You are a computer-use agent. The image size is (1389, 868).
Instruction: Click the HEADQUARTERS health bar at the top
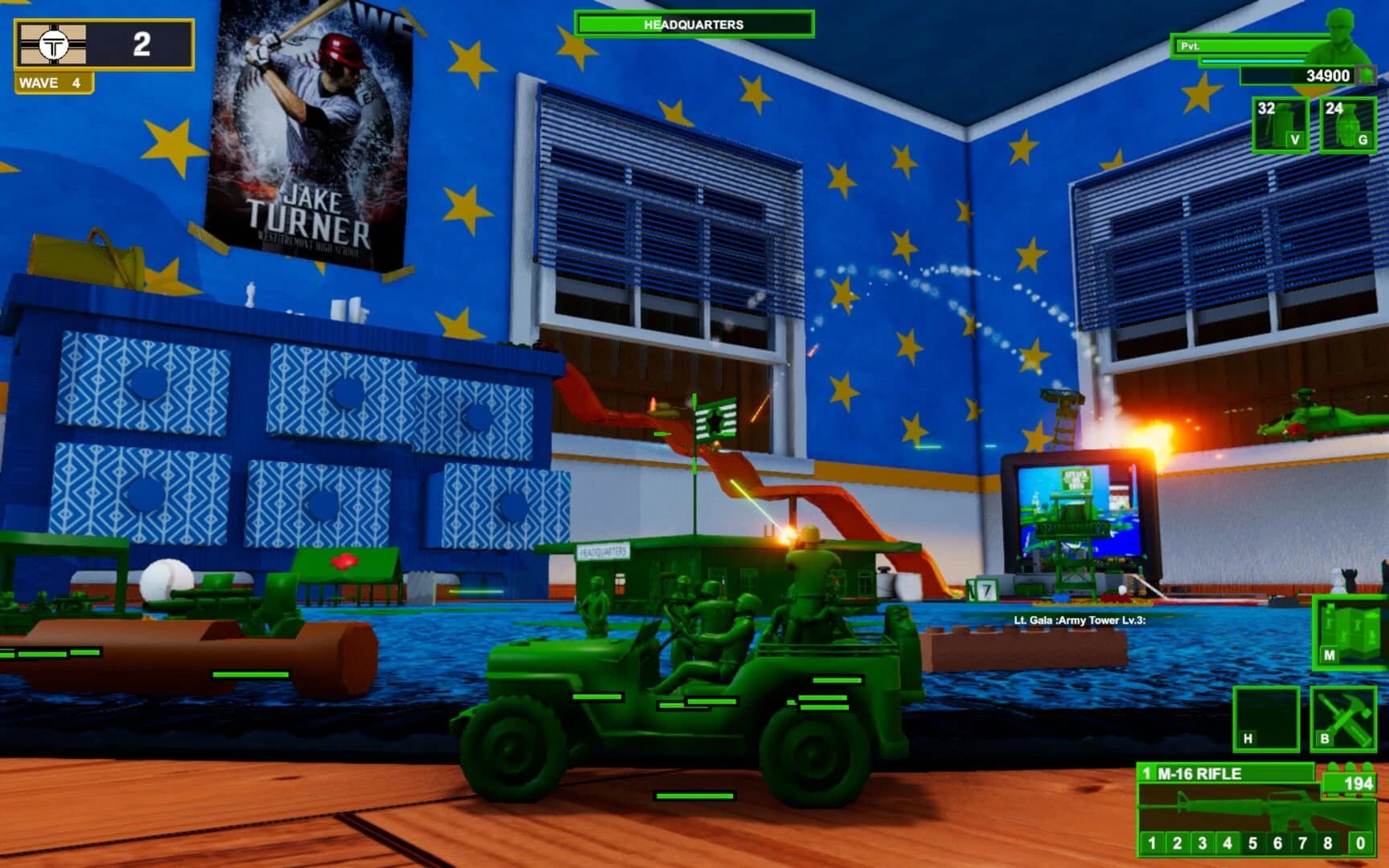(694, 24)
